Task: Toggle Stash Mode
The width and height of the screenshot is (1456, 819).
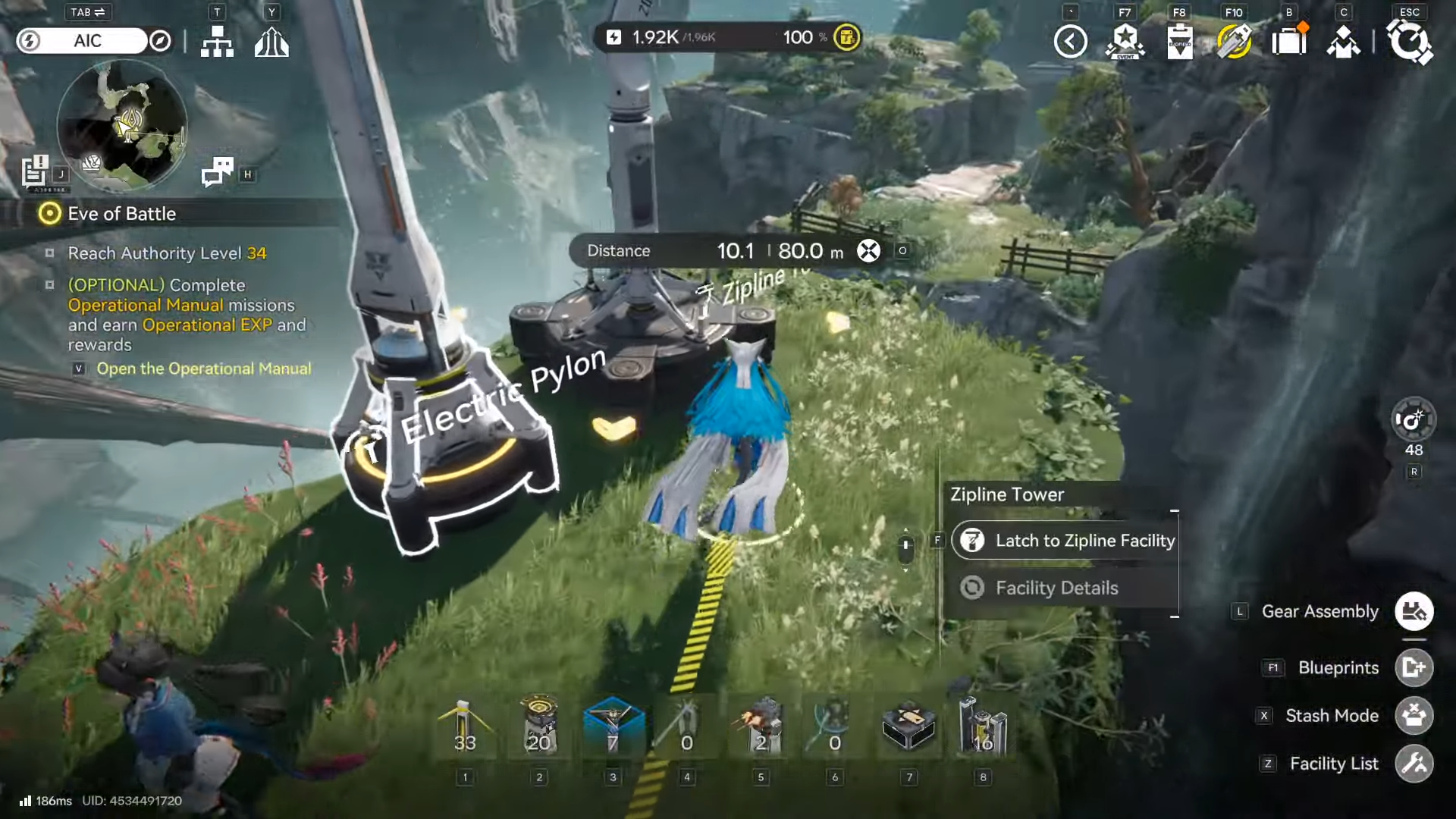Action: click(1414, 716)
